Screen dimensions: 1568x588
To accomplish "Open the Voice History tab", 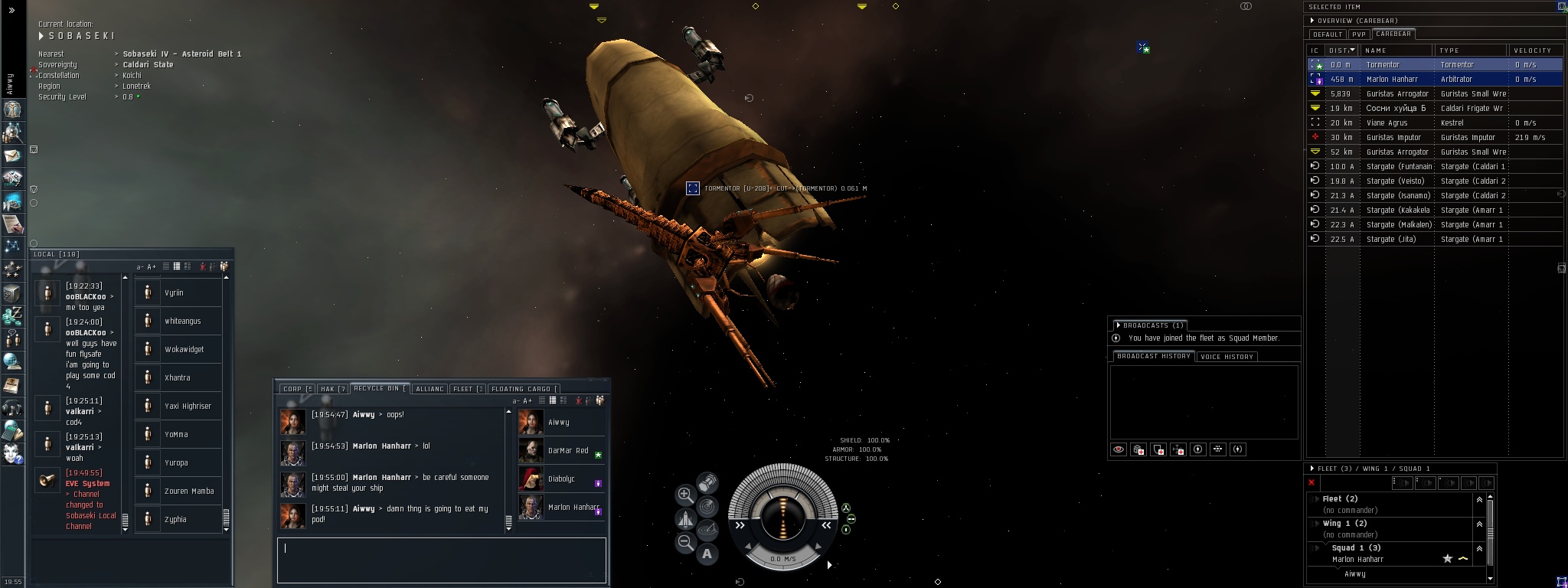I will pos(1227,357).
